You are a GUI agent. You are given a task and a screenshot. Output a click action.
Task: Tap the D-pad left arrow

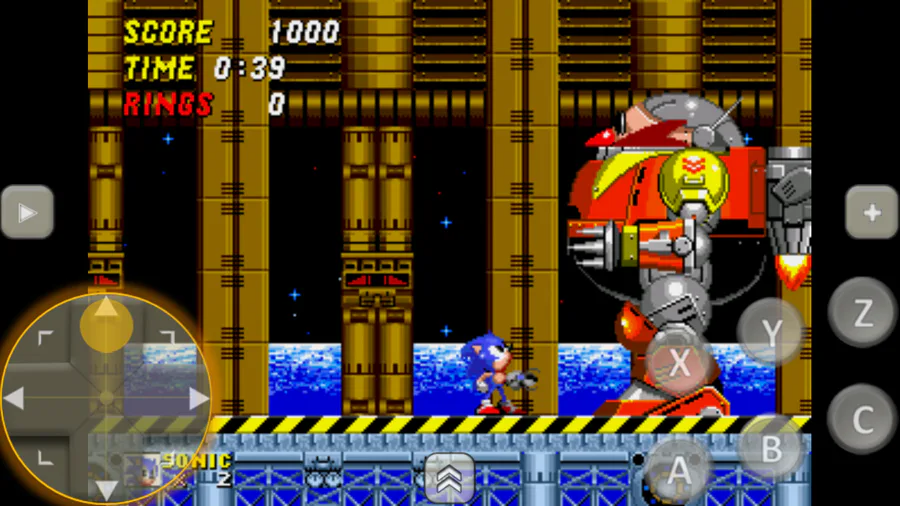coord(16,398)
